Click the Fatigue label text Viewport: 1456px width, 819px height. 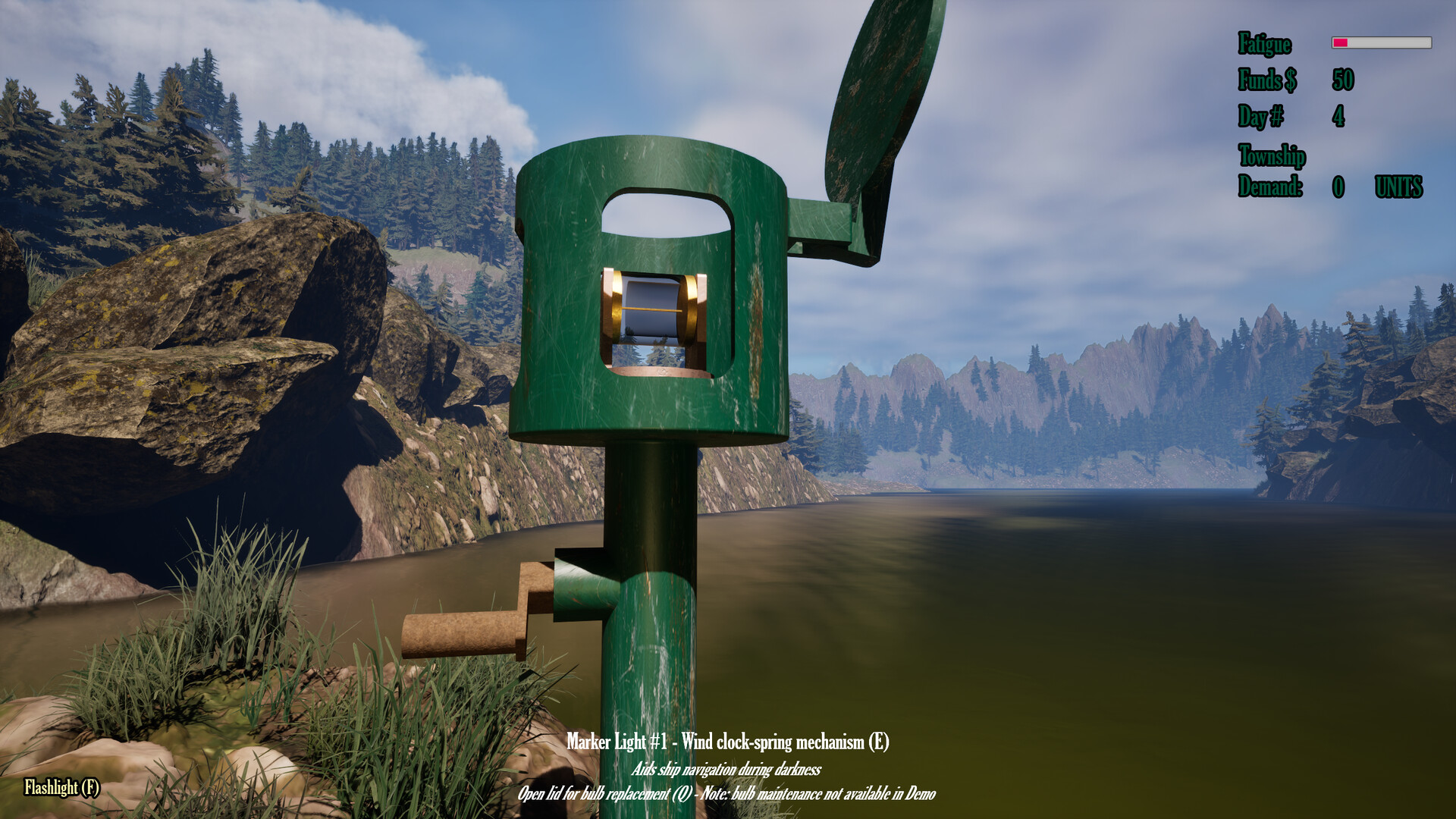[x=1263, y=44]
